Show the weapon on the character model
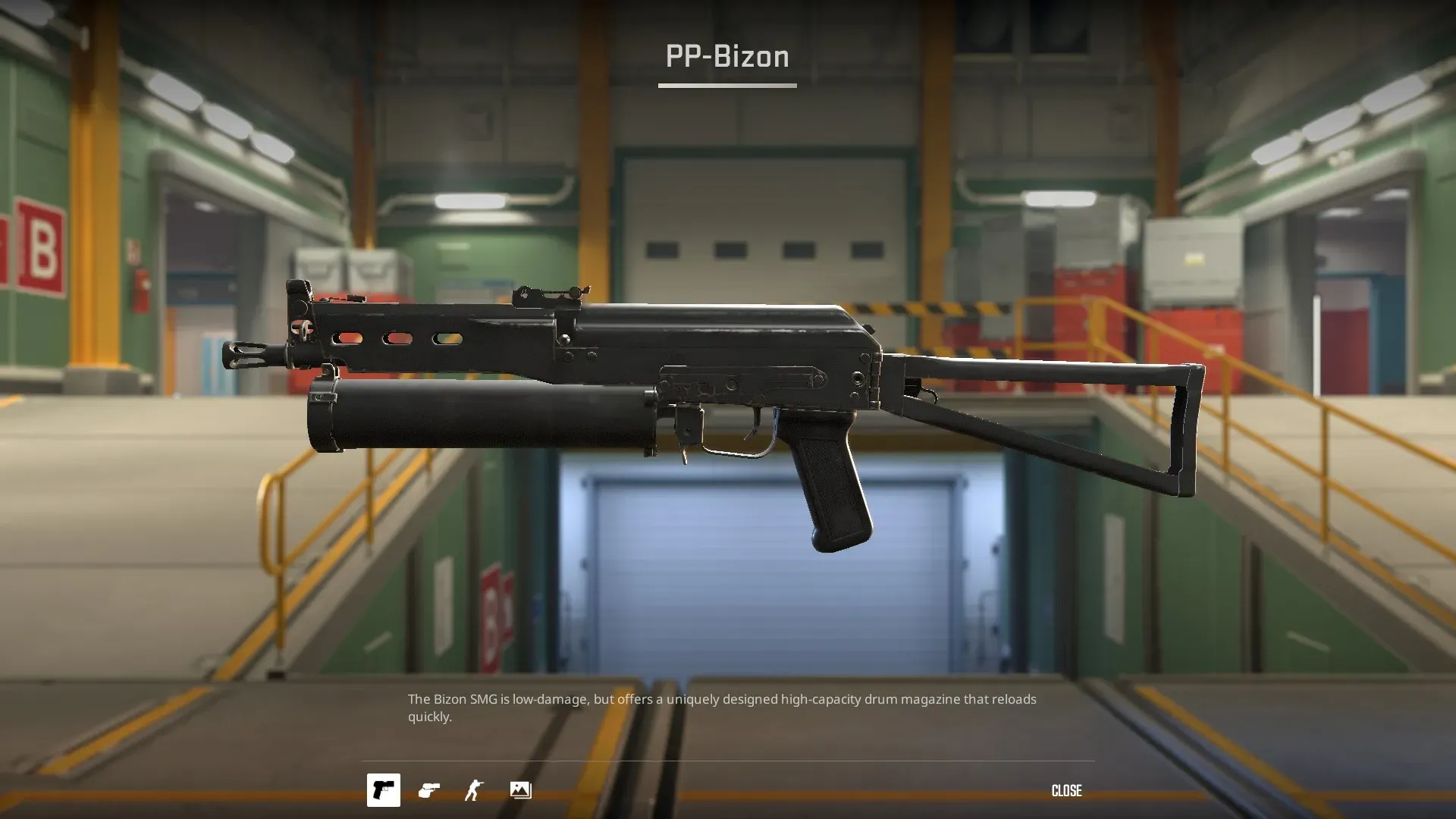 coord(475,791)
